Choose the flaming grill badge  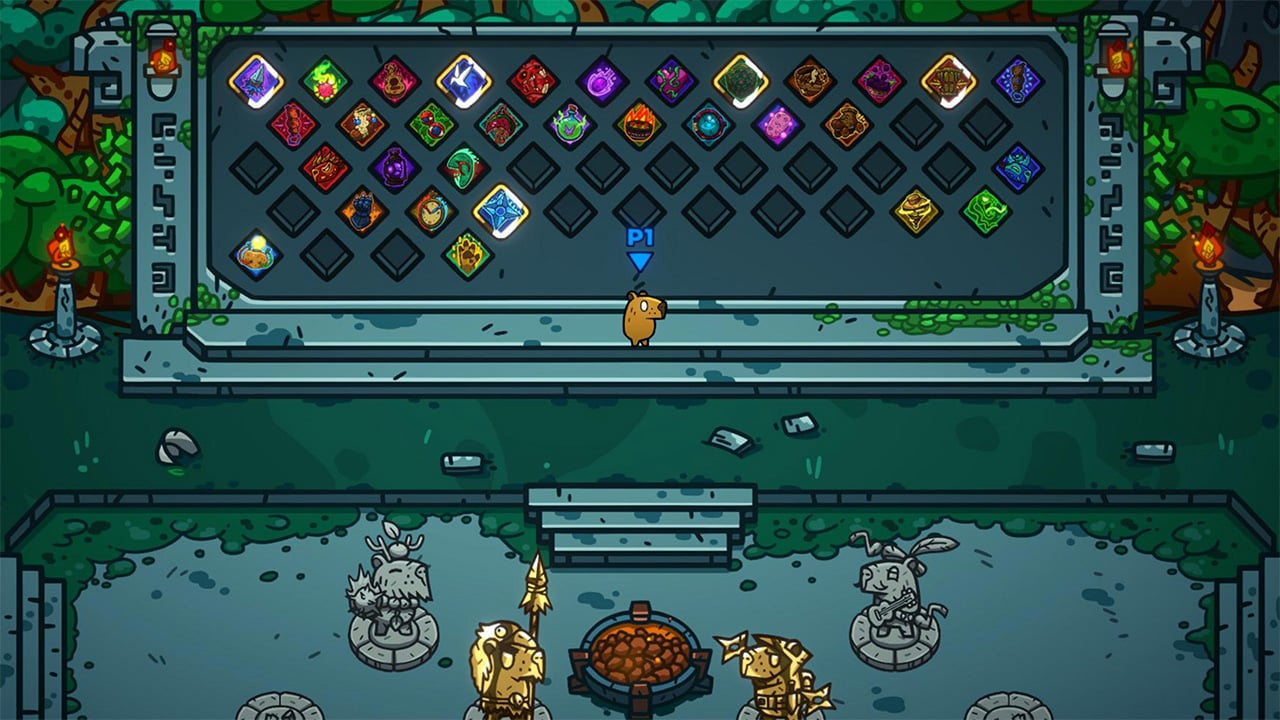(640, 124)
